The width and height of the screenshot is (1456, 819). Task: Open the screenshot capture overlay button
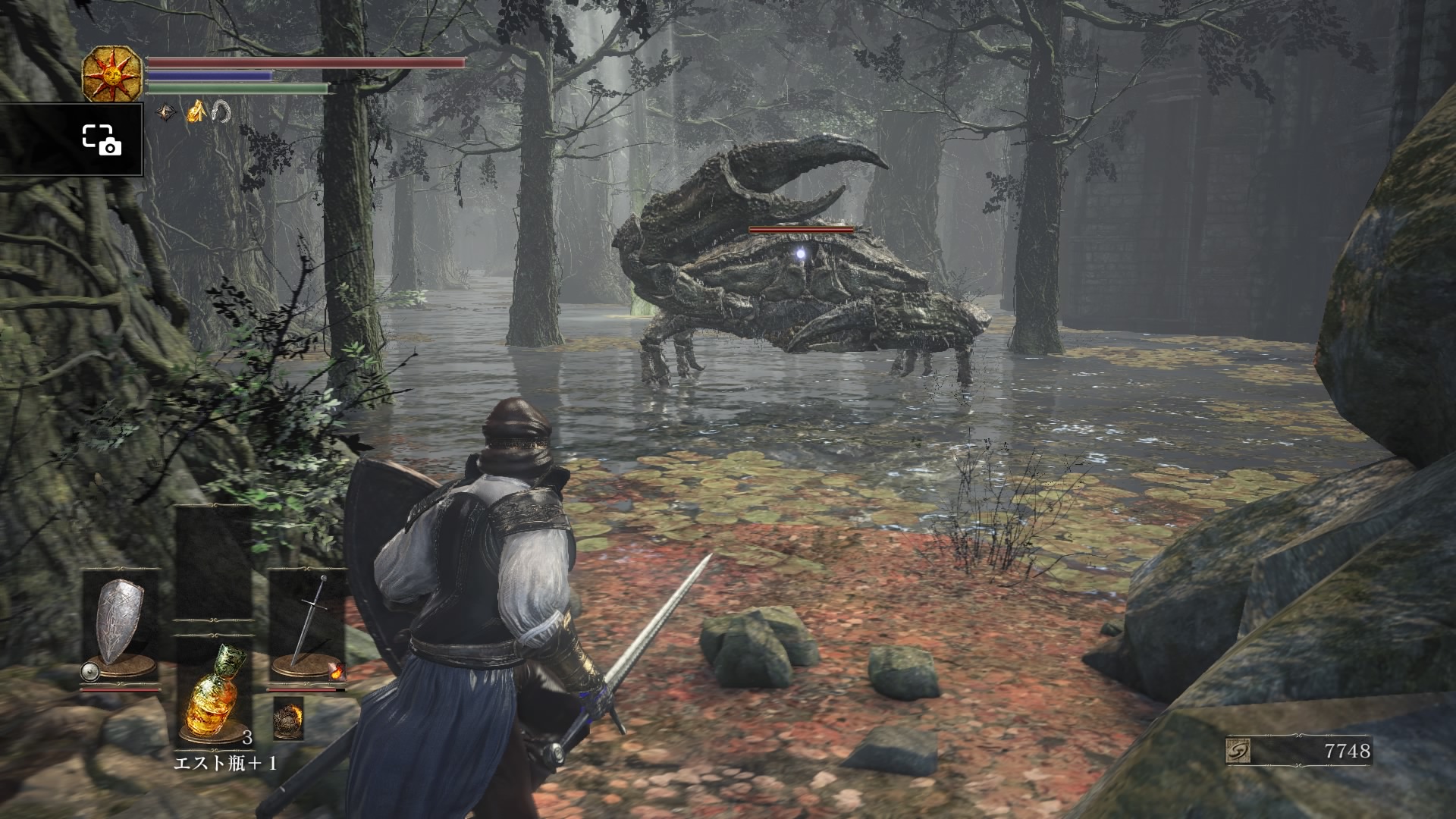101,140
